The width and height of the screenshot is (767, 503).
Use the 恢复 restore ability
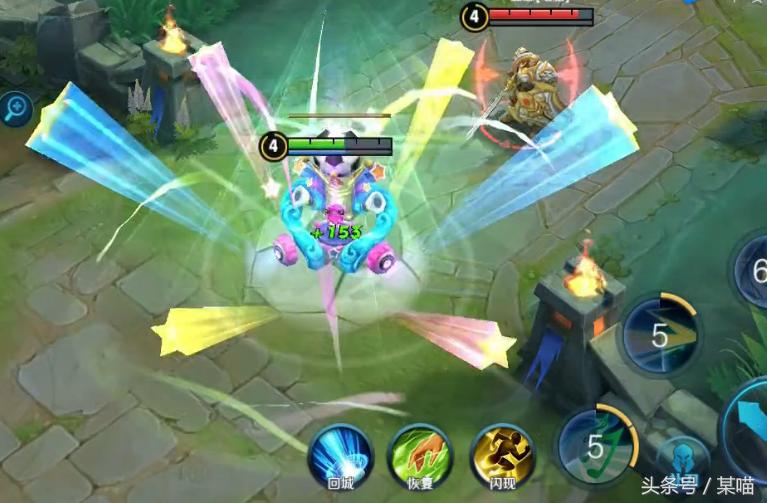pyautogui.click(x=419, y=454)
